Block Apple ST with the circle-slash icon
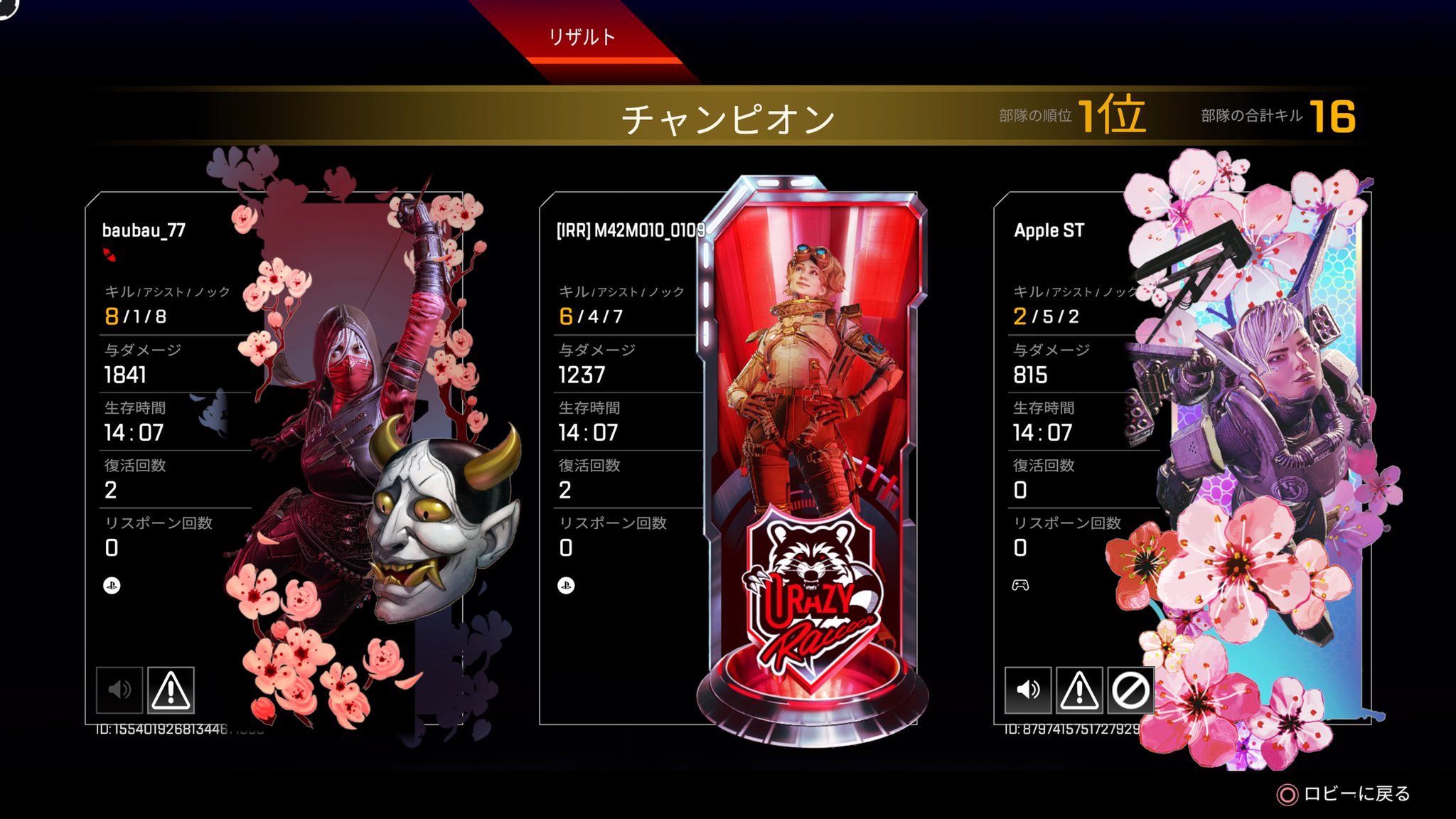 click(1131, 689)
